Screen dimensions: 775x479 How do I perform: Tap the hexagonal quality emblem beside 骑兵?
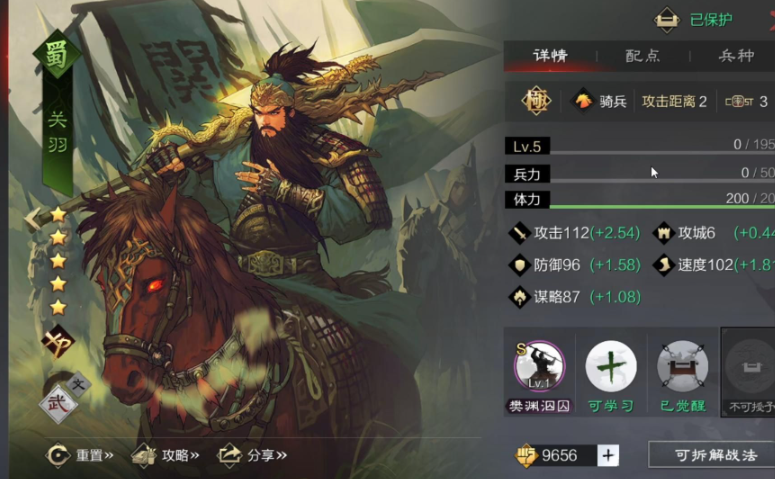[x=534, y=101]
